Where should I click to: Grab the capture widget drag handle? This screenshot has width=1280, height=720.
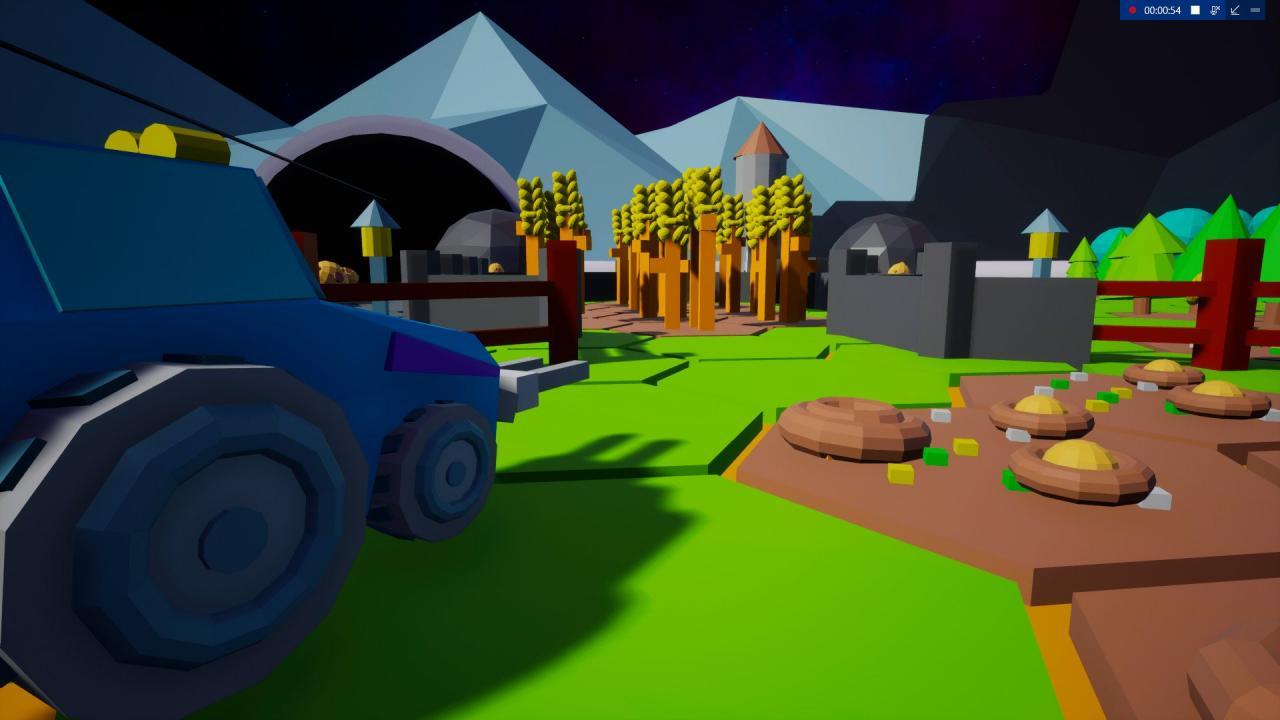coord(1256,10)
